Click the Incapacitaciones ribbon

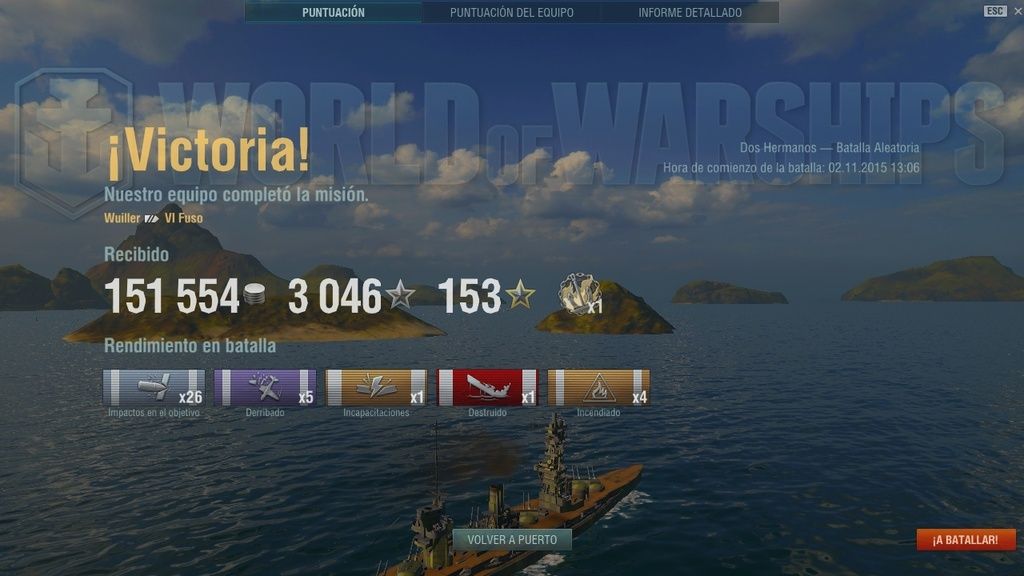click(376, 388)
